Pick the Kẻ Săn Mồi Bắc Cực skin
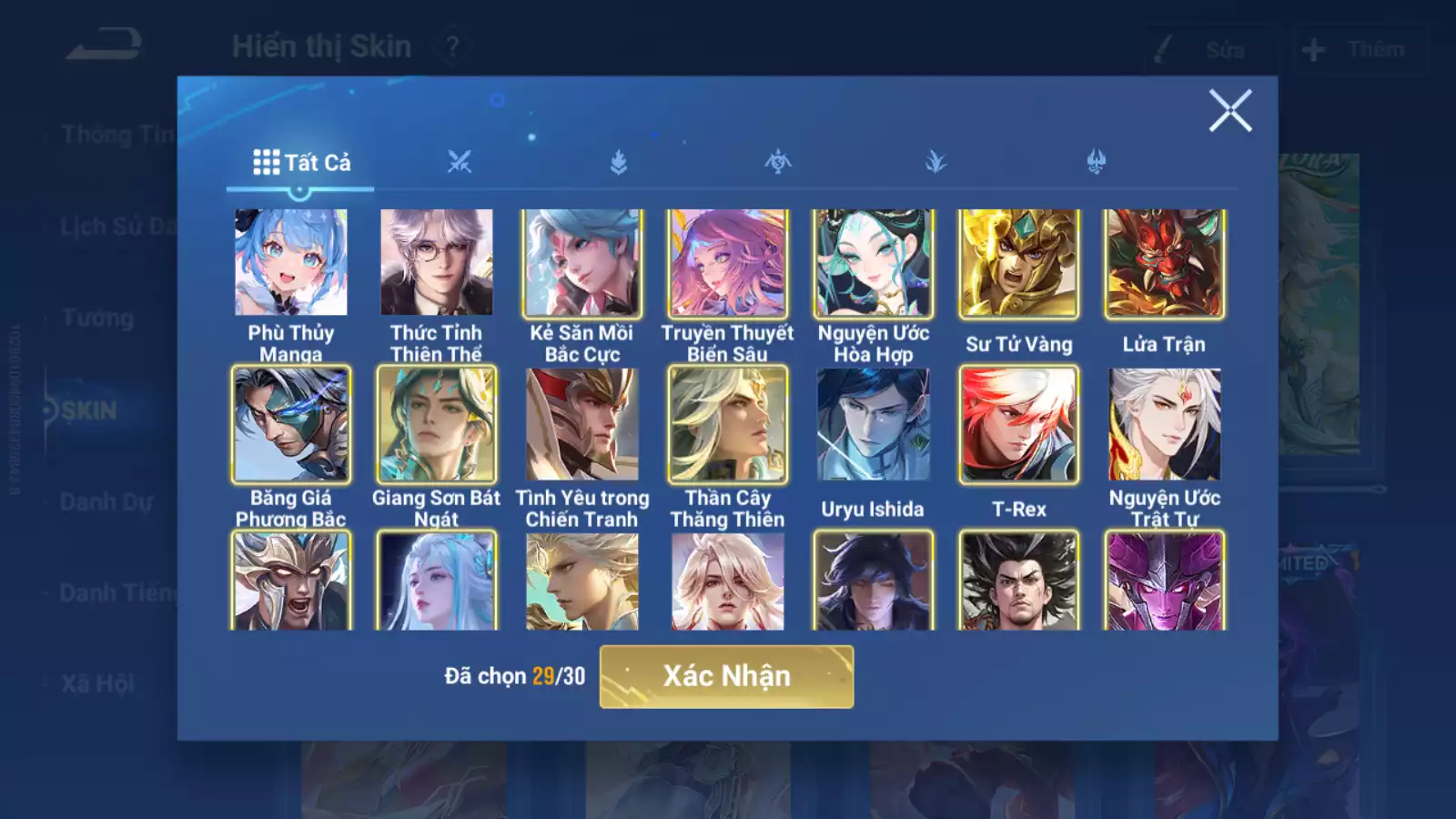1456x819 pixels. (582, 263)
